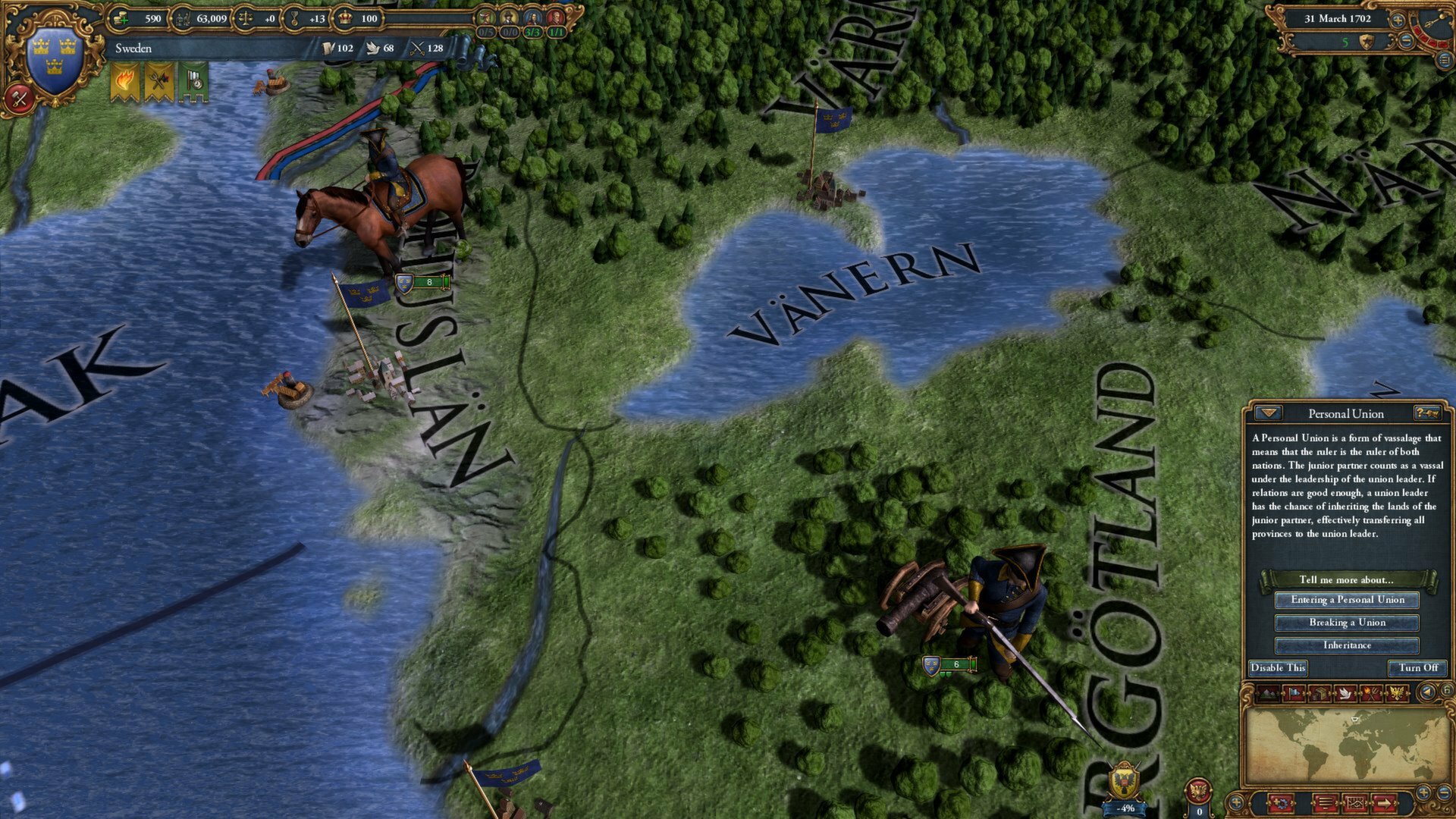
Task: Collapse the Personal Union window with its chevron
Action: [1269, 413]
